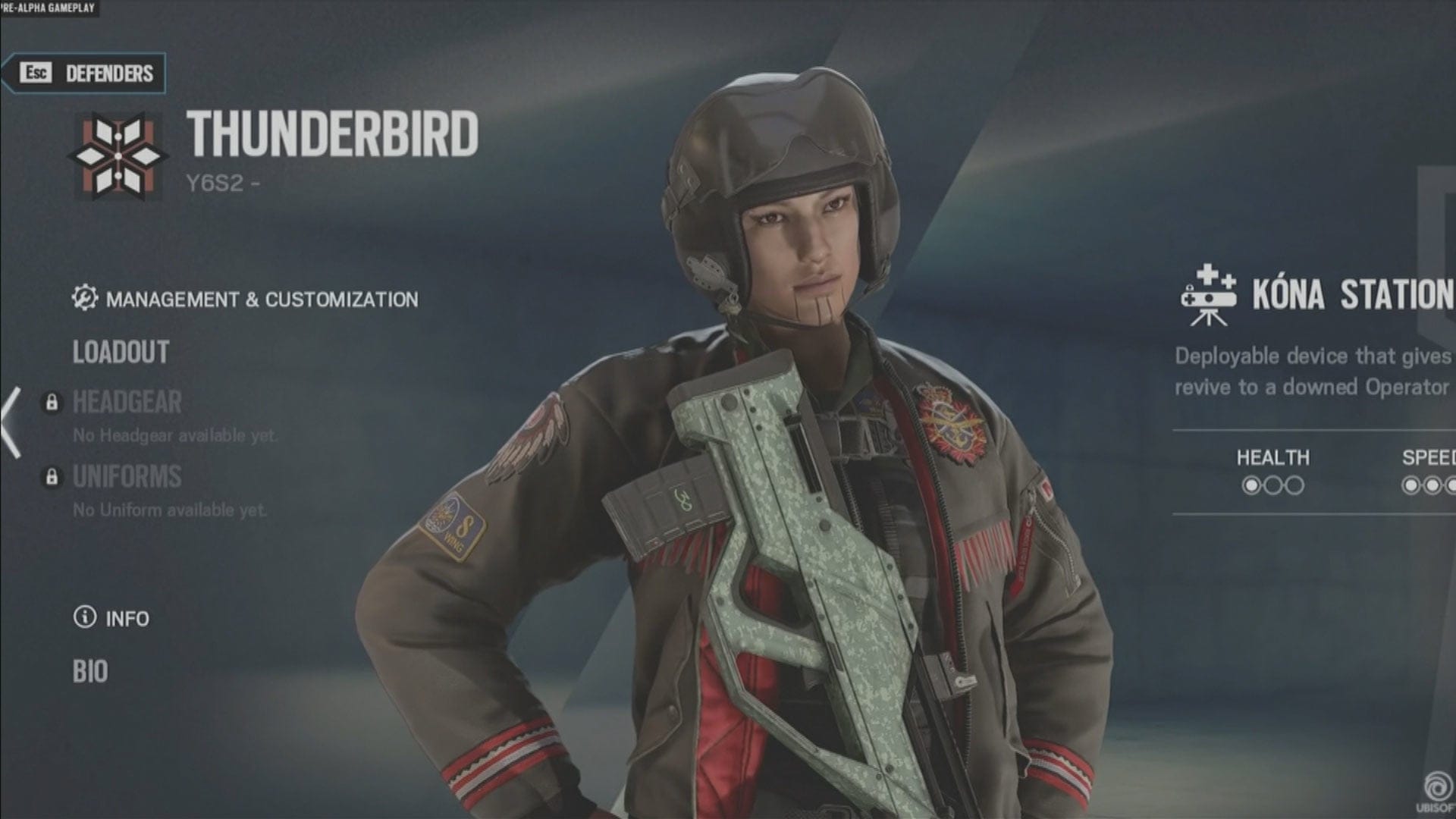Image resolution: width=1456 pixels, height=819 pixels.
Task: Click the previous operator arrow
Action: click(11, 422)
